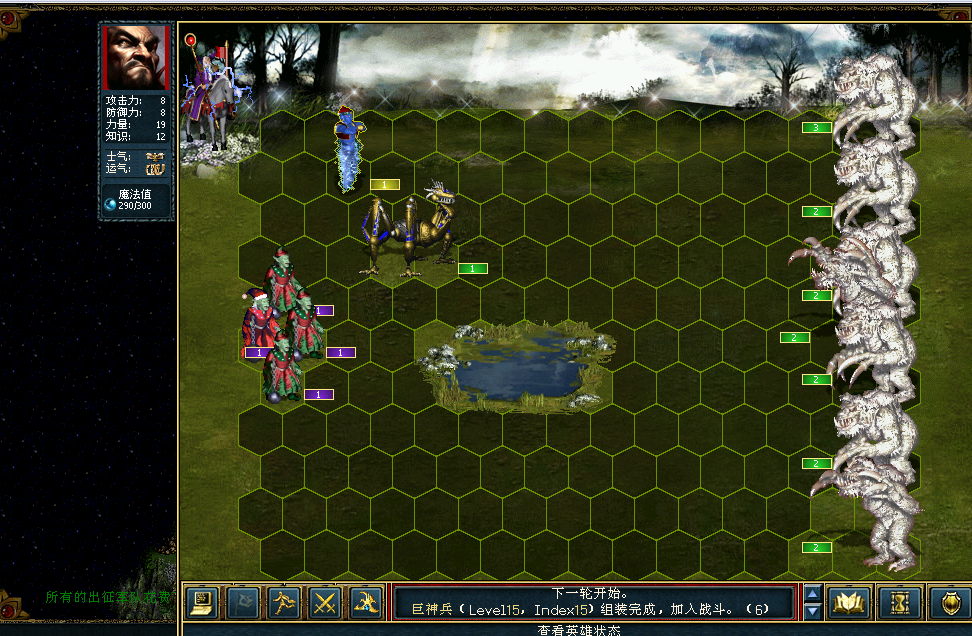Click the greyed-out surrender flag button
Image resolution: width=972 pixels, height=636 pixels.
[x=243, y=602]
